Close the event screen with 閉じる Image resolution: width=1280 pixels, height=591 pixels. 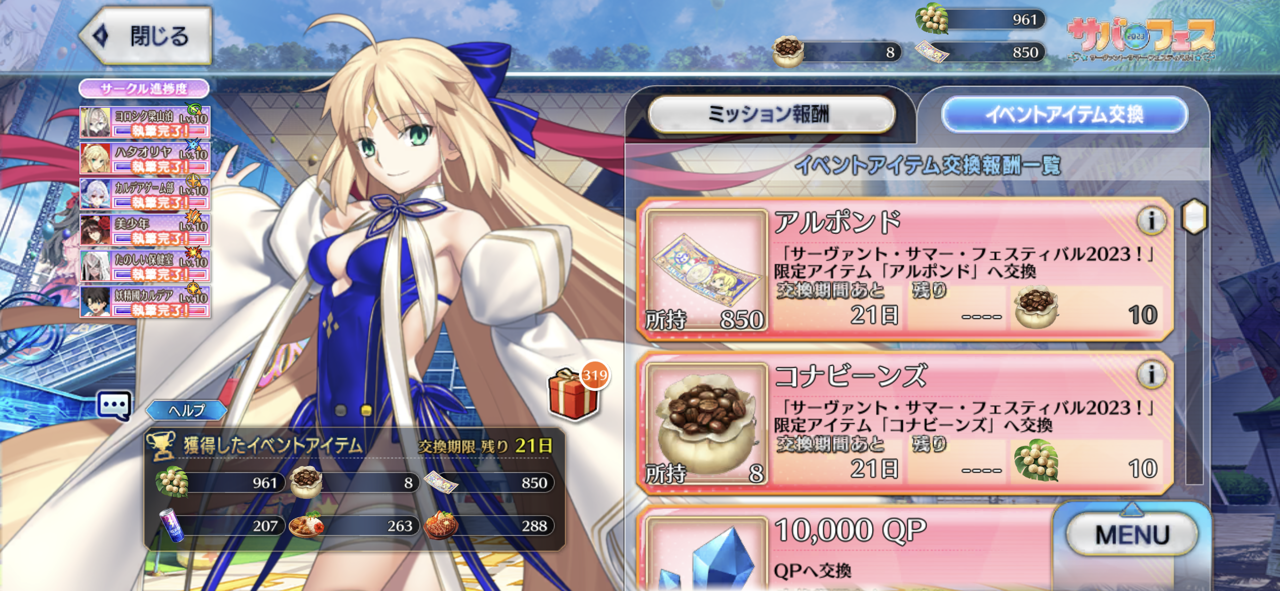[145, 37]
